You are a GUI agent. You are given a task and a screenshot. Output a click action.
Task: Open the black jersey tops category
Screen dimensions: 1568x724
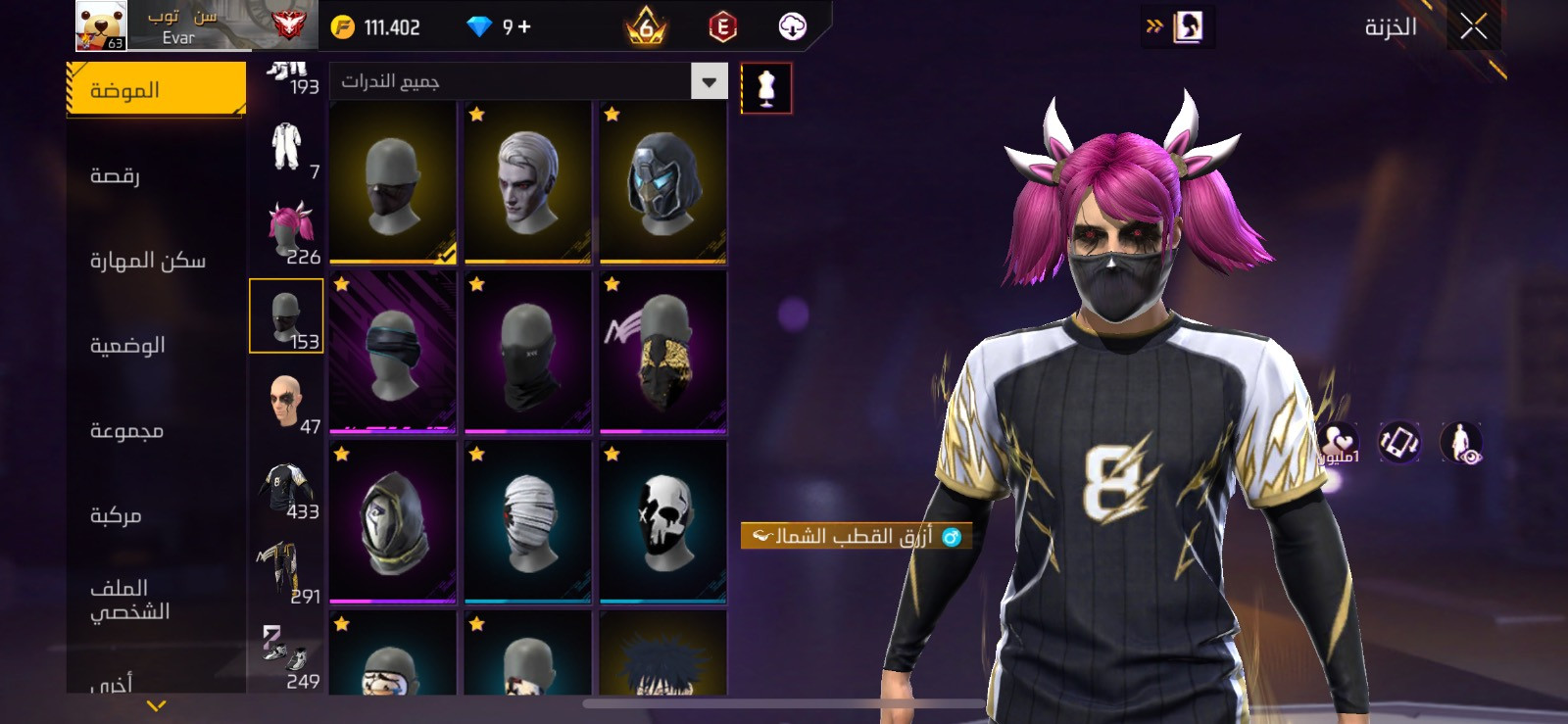pyautogui.click(x=287, y=487)
